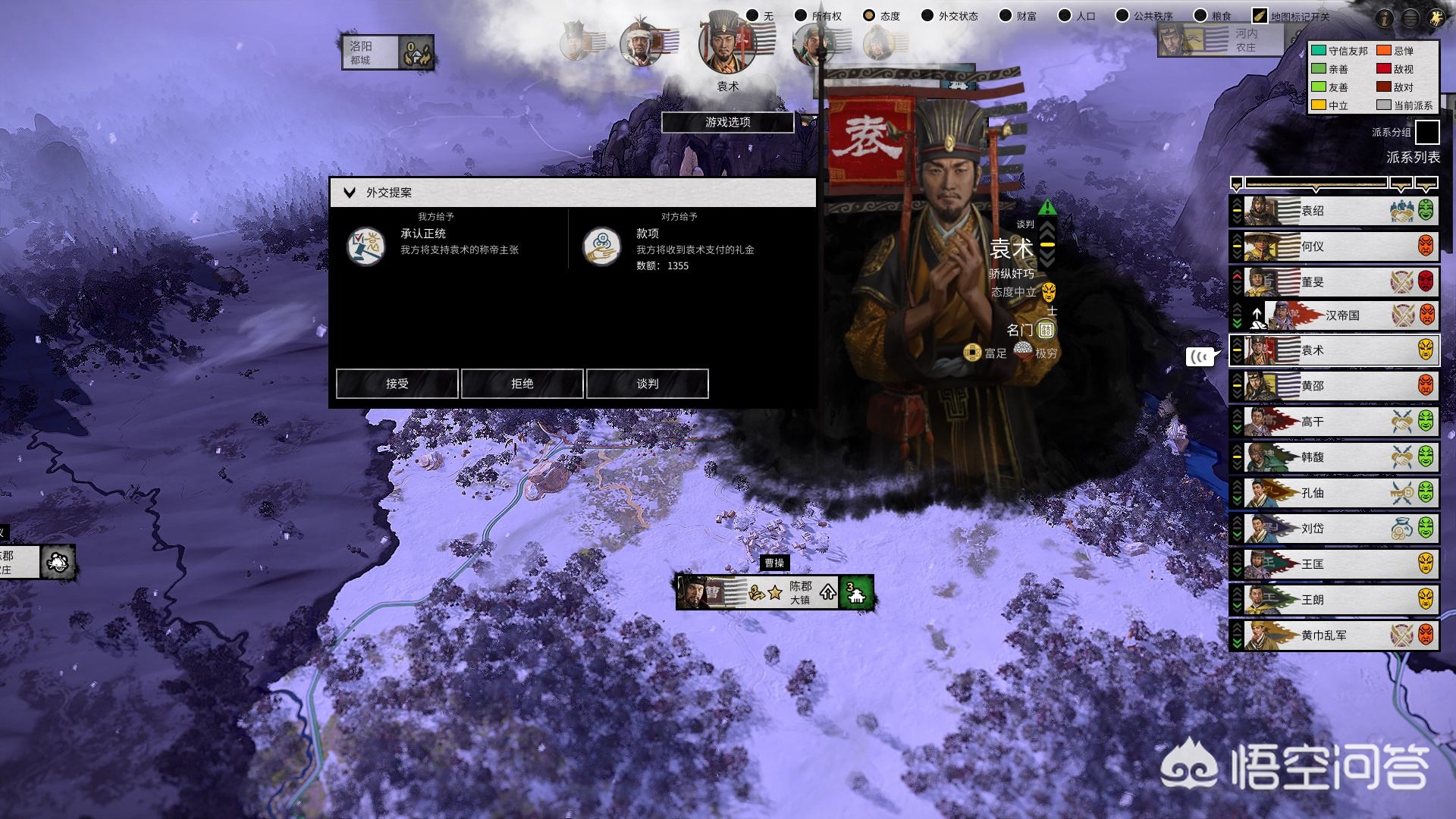Show the 外交状态 map overlay

[927, 16]
